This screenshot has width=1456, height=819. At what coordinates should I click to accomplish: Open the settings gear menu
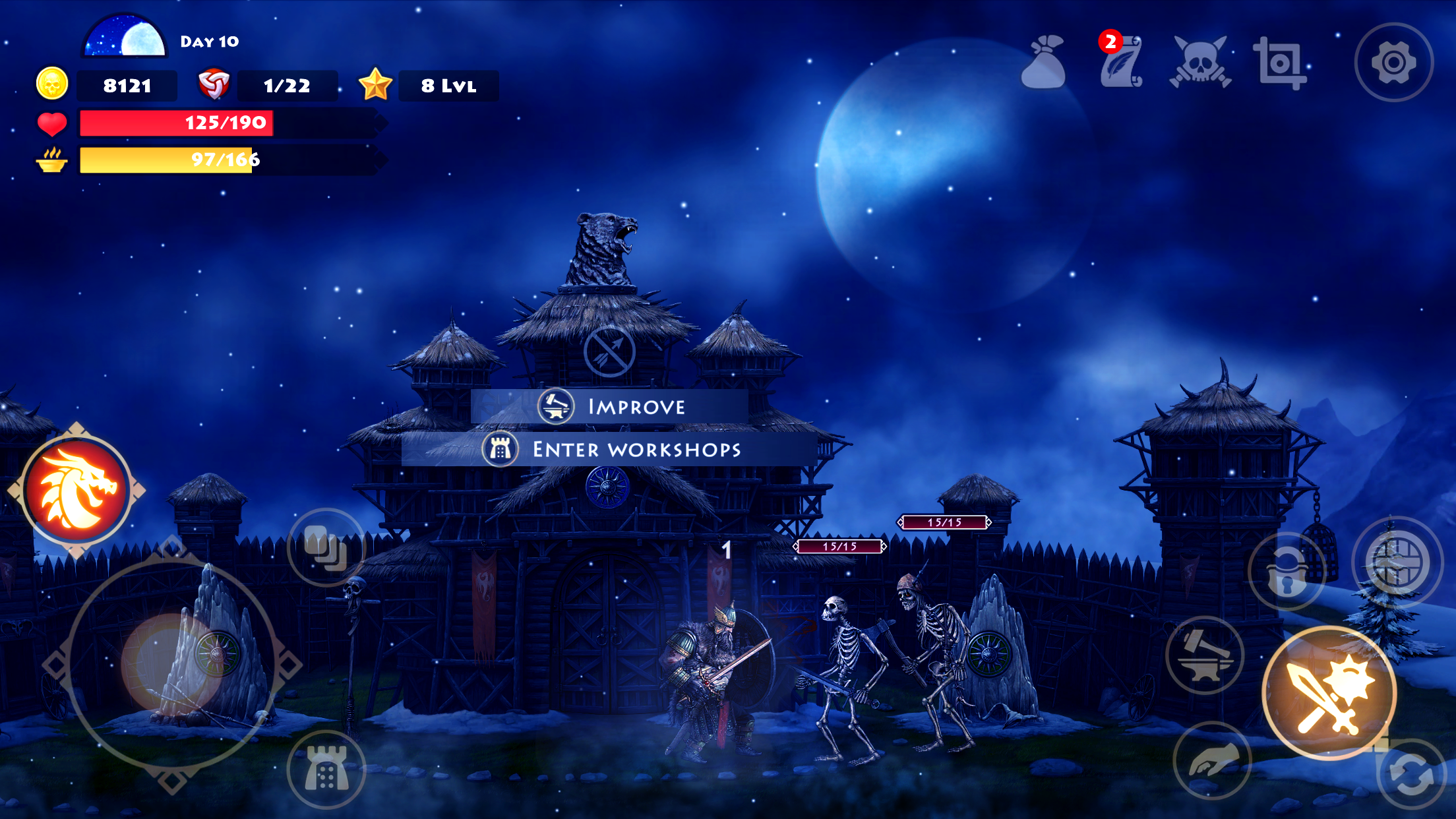pyautogui.click(x=1393, y=63)
